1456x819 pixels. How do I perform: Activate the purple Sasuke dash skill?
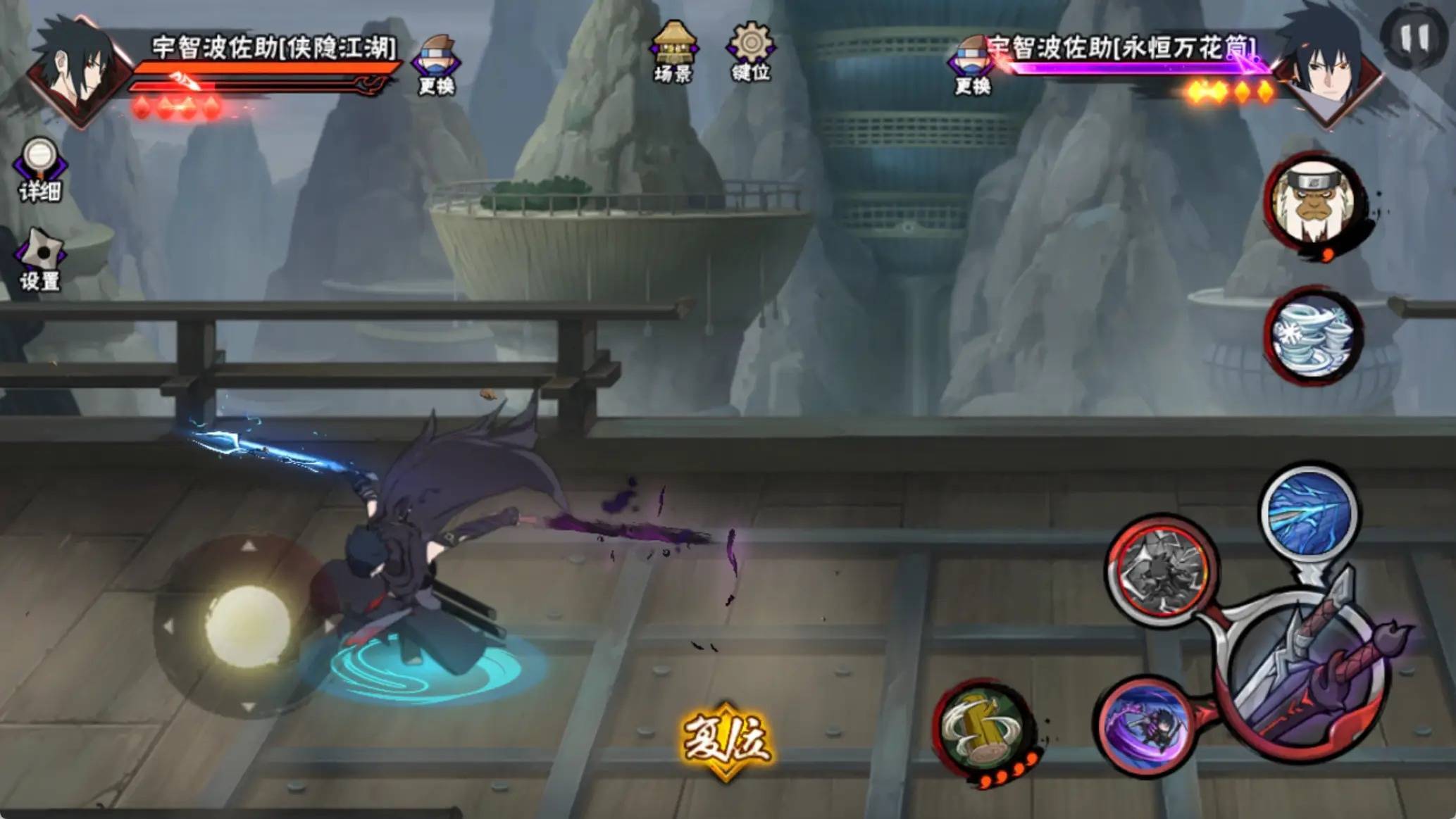[x=1145, y=725]
